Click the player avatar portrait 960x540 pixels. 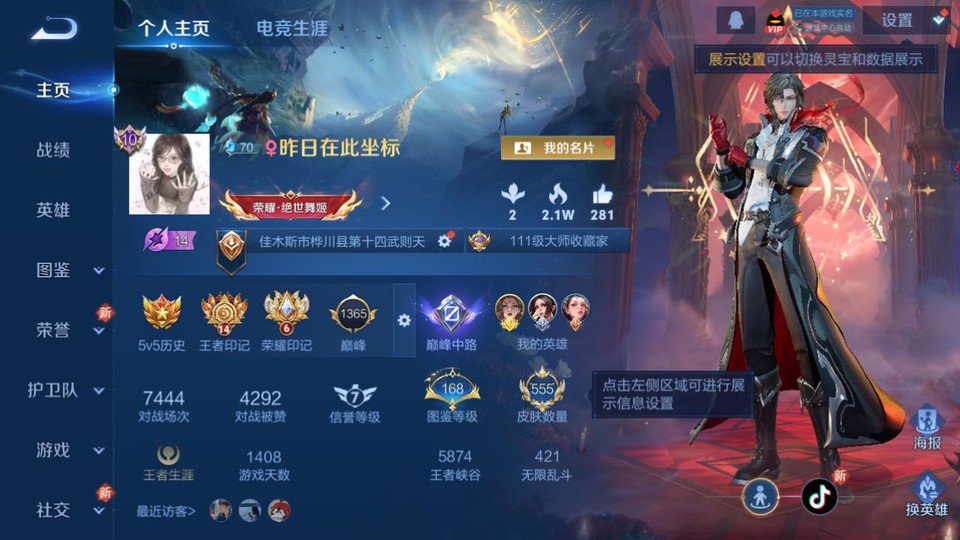click(x=169, y=174)
